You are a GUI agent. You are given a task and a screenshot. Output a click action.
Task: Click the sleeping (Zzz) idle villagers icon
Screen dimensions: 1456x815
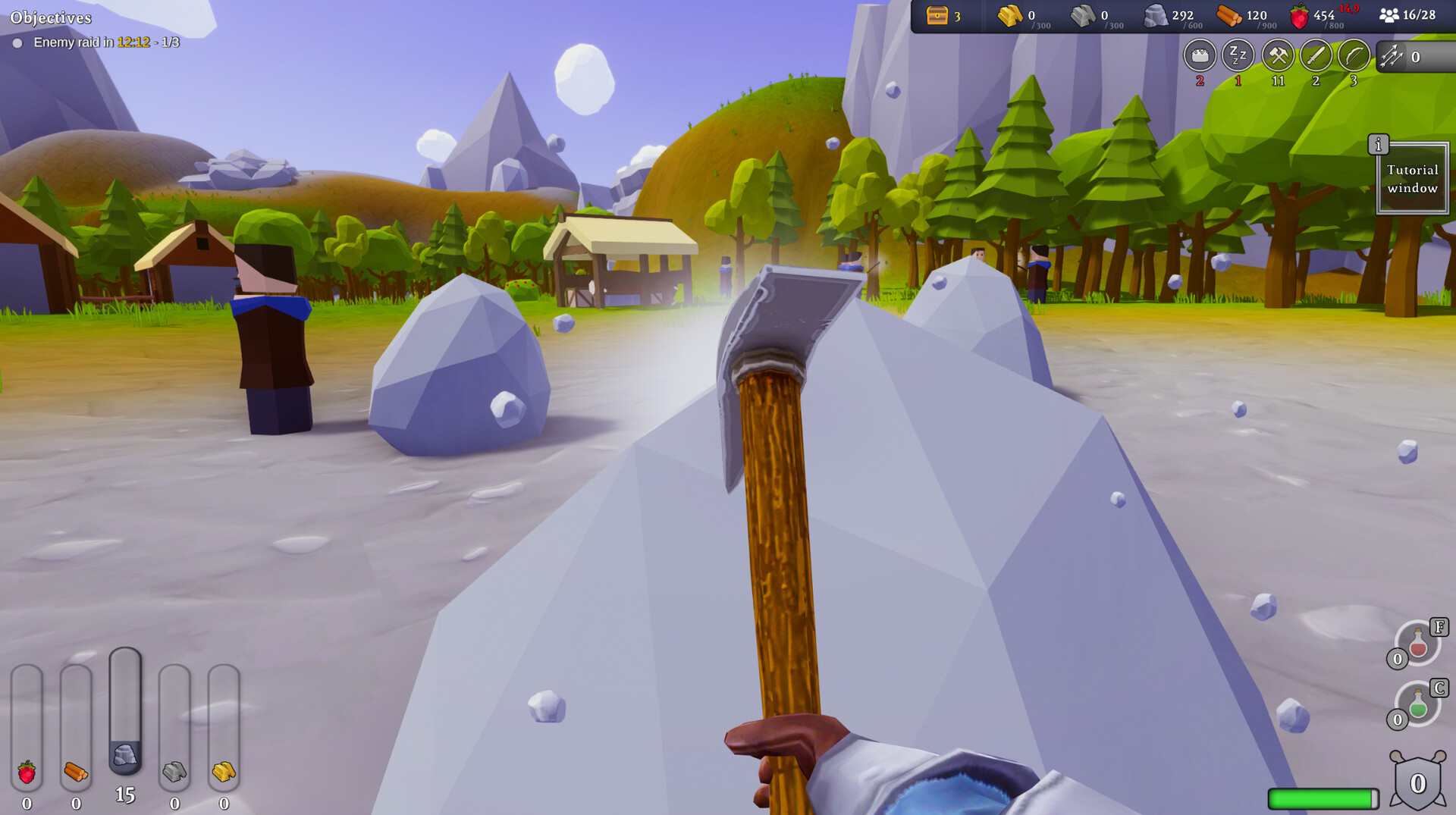1238,57
